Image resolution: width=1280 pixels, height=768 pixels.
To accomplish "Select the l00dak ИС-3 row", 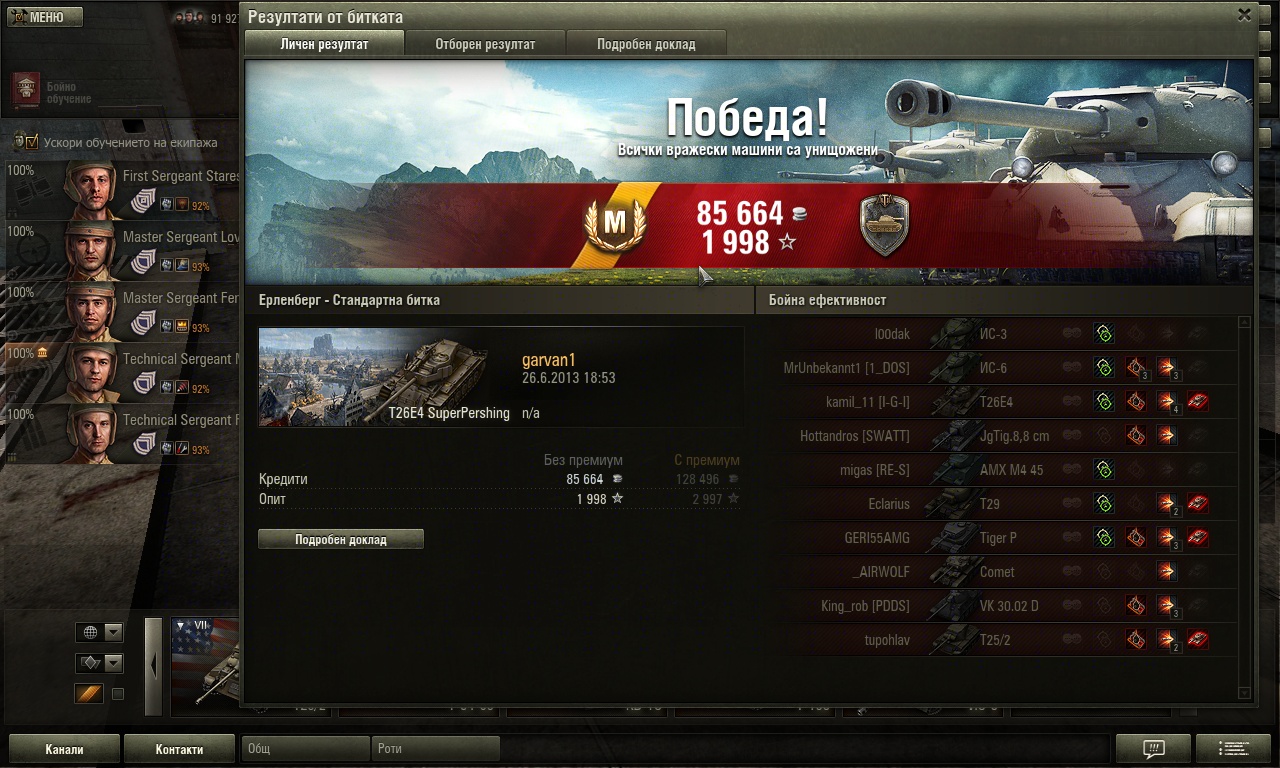I will [1000, 334].
